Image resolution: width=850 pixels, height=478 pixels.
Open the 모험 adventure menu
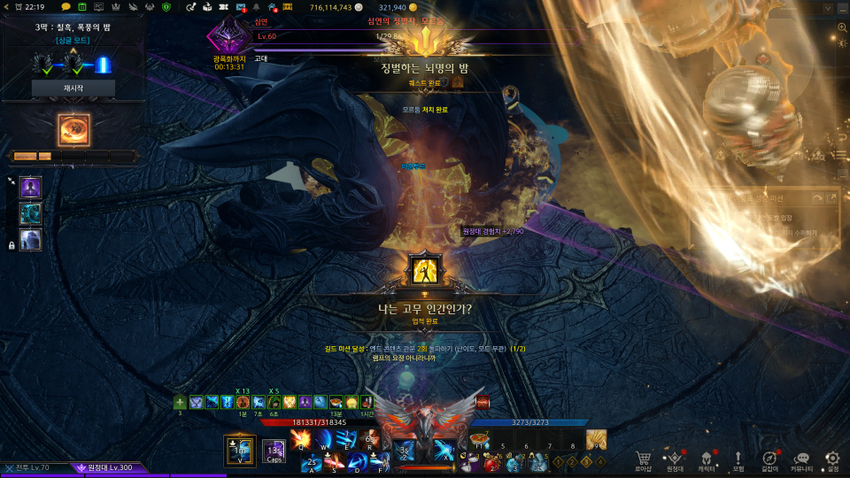pos(738,459)
